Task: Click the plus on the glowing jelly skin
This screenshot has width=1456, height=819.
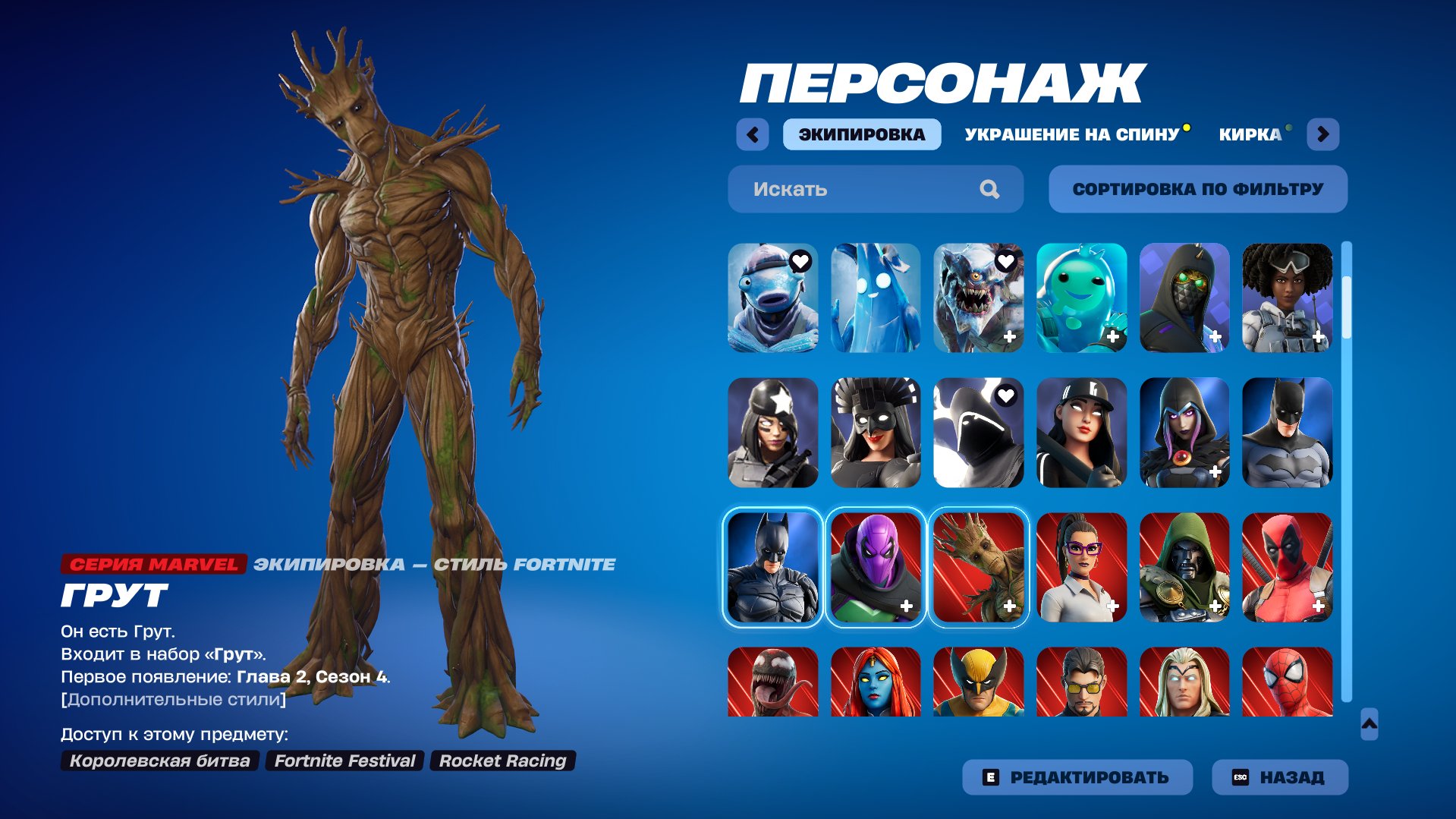Action: click(x=1112, y=335)
